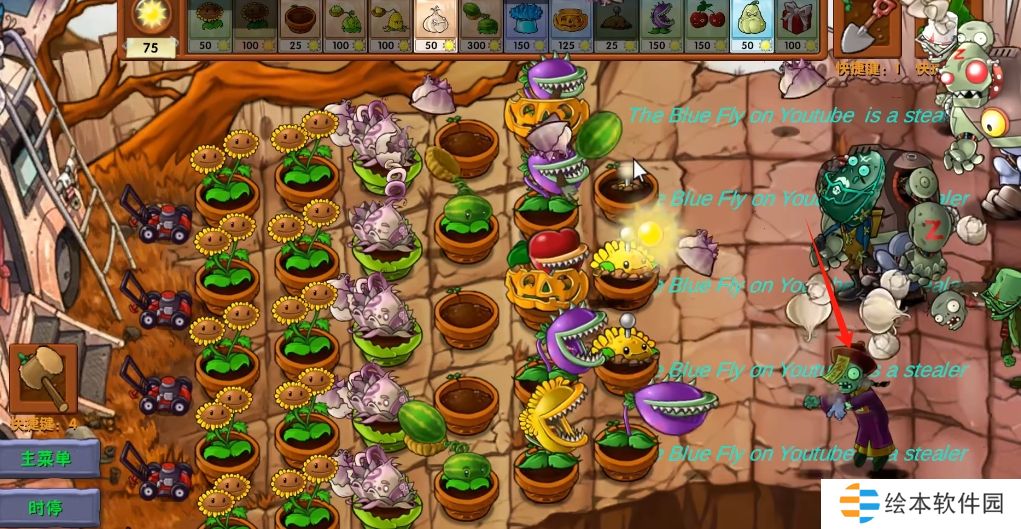Viewport: 1021px width, 529px height.
Task: Choose the pumpkin seed packet
Action: (568, 26)
